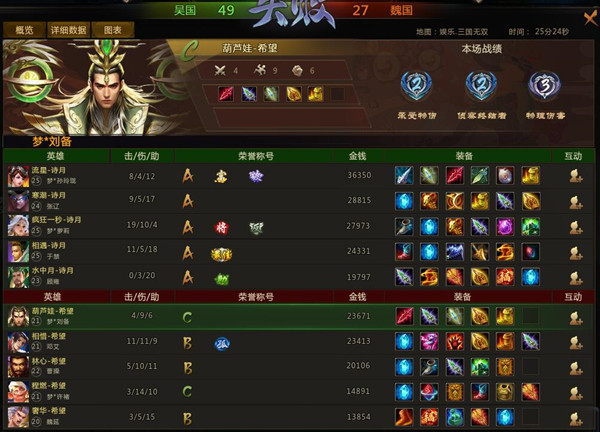Select player row 流星-诗月
This screenshot has height=432, width=600.
coord(60,175)
